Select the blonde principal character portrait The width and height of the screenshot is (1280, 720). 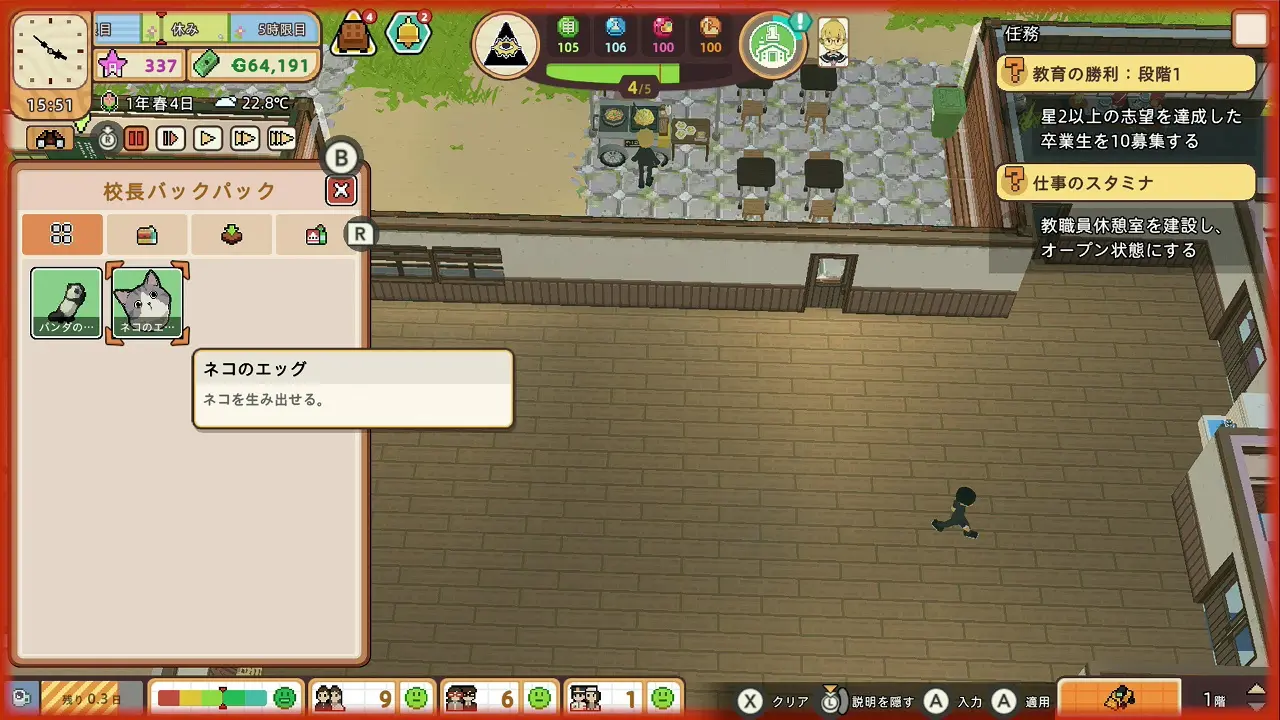point(833,42)
